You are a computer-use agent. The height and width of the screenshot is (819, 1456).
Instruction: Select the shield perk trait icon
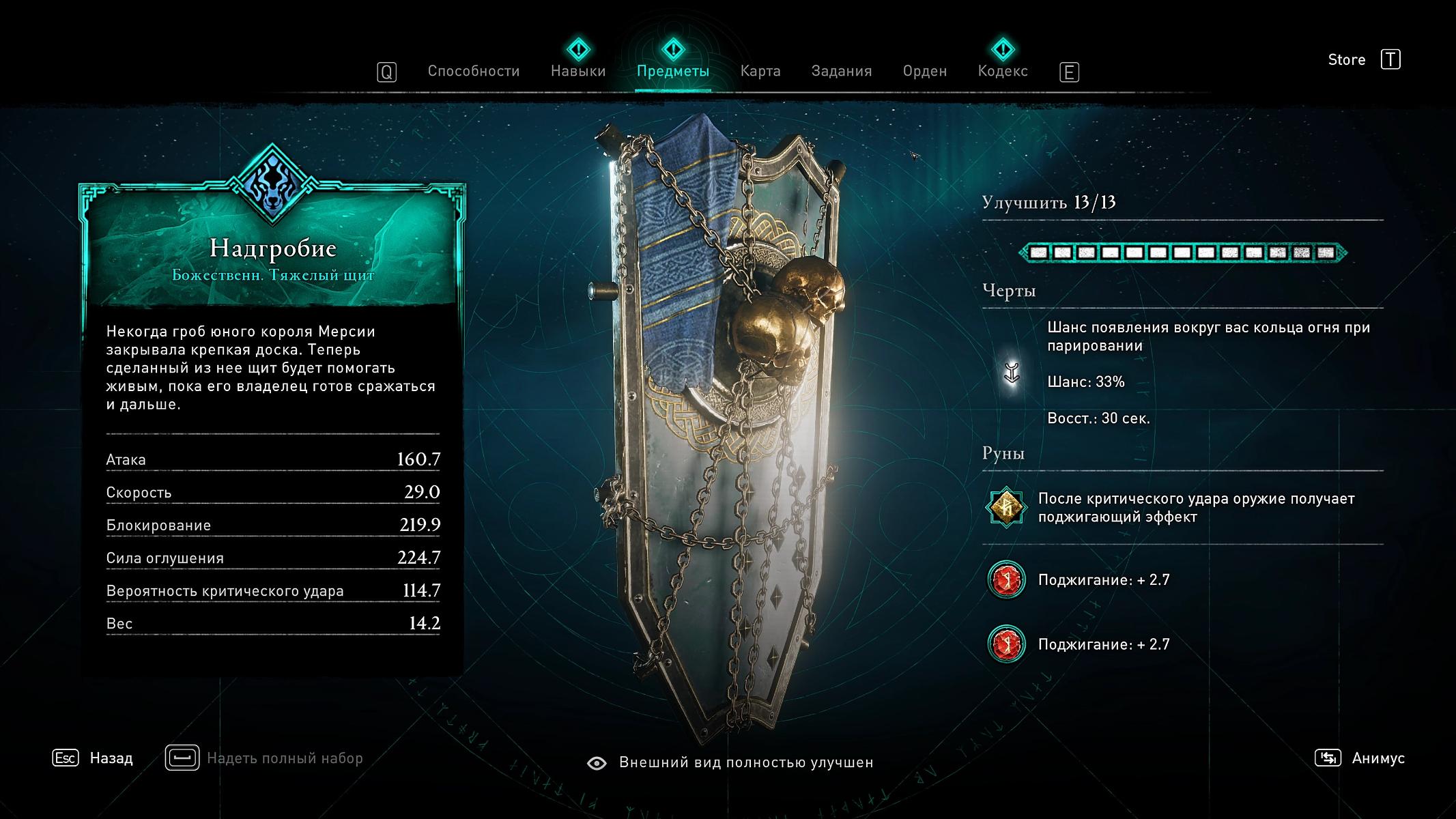pyautogui.click(x=1012, y=373)
